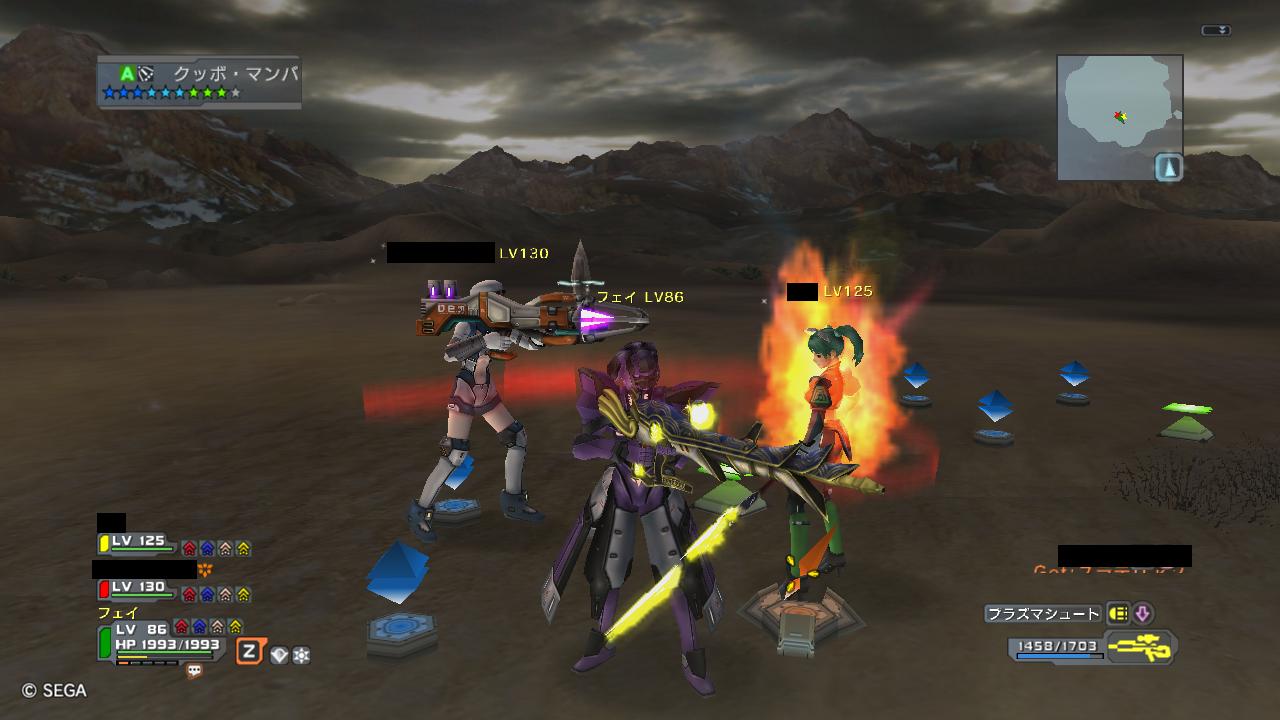The image size is (1280, 720).
Task: Click the white diamond status icon
Action: [279, 655]
